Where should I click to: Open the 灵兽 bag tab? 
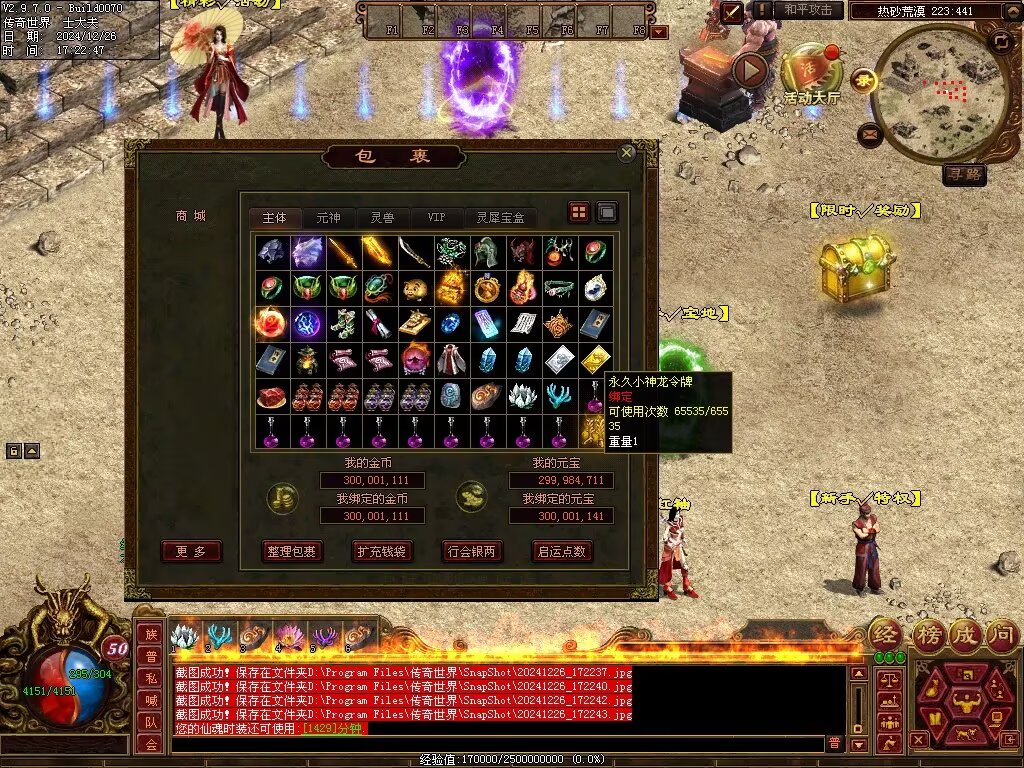pos(382,217)
